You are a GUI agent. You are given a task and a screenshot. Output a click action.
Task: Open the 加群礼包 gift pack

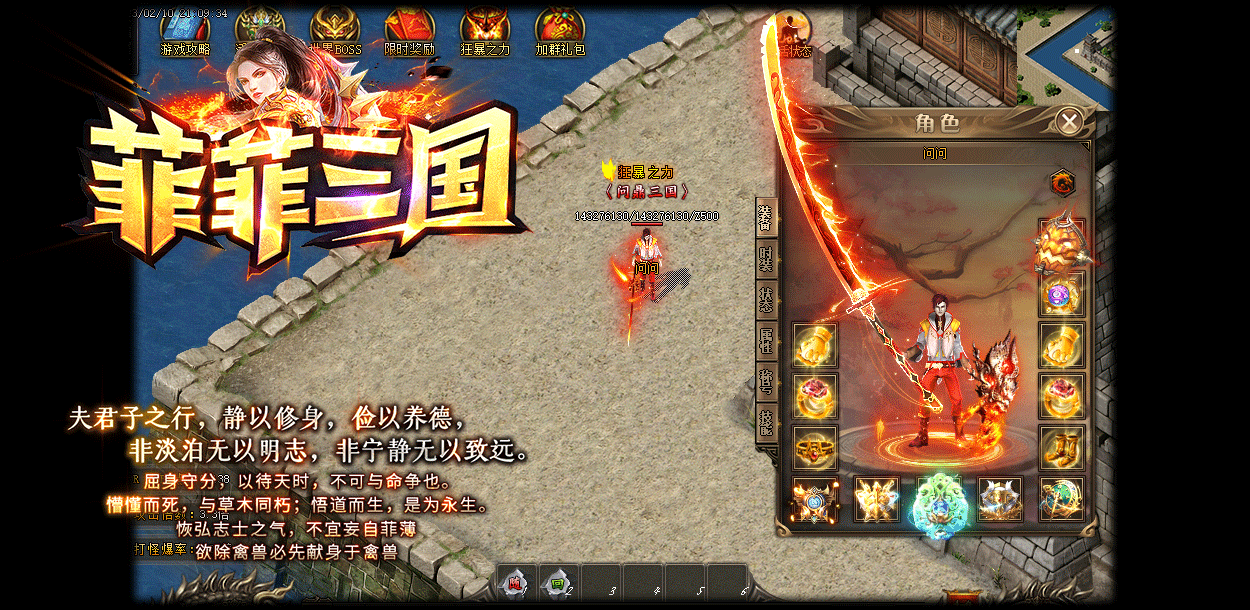[560, 32]
